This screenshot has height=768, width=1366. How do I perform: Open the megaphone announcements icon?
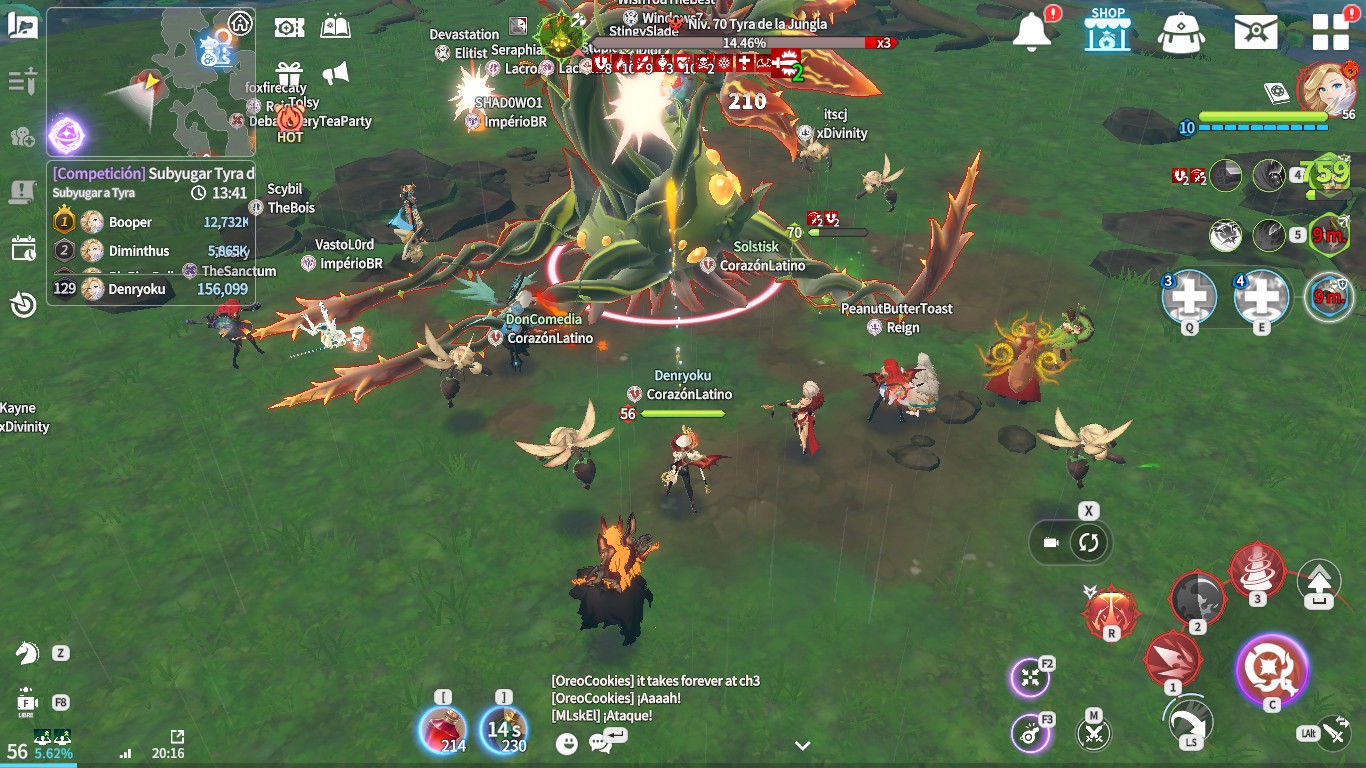point(336,73)
